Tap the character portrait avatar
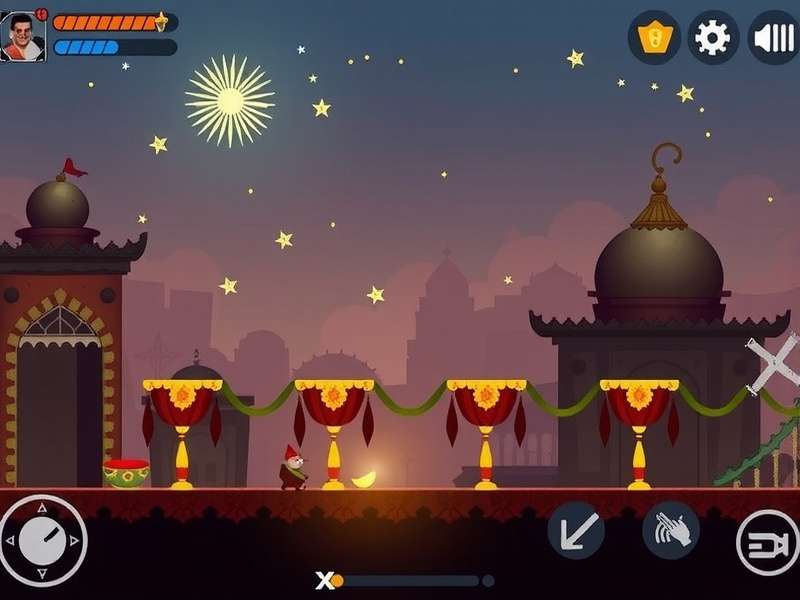This screenshot has width=800, height=600. pyautogui.click(x=23, y=37)
